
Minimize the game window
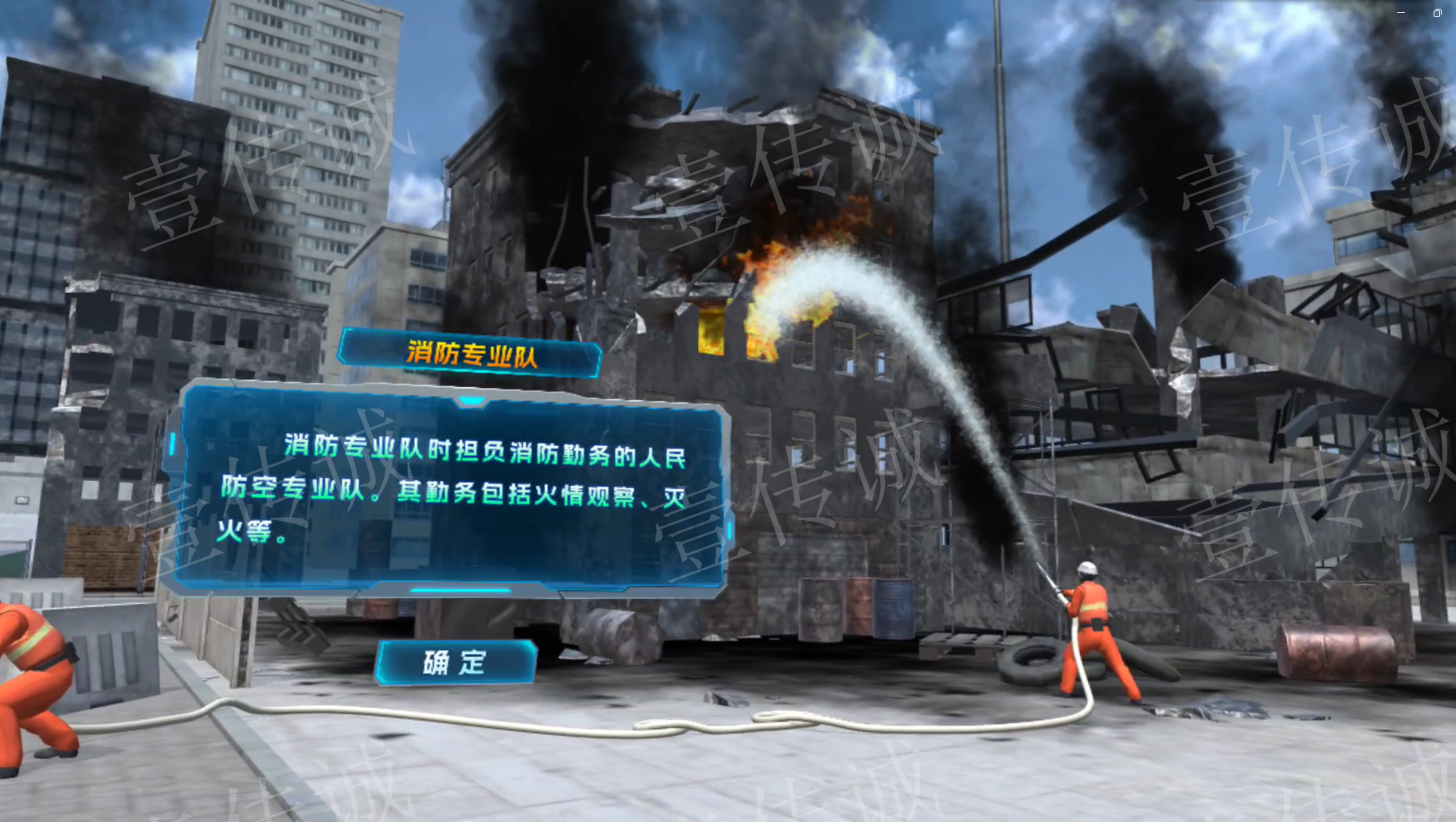point(1401,12)
